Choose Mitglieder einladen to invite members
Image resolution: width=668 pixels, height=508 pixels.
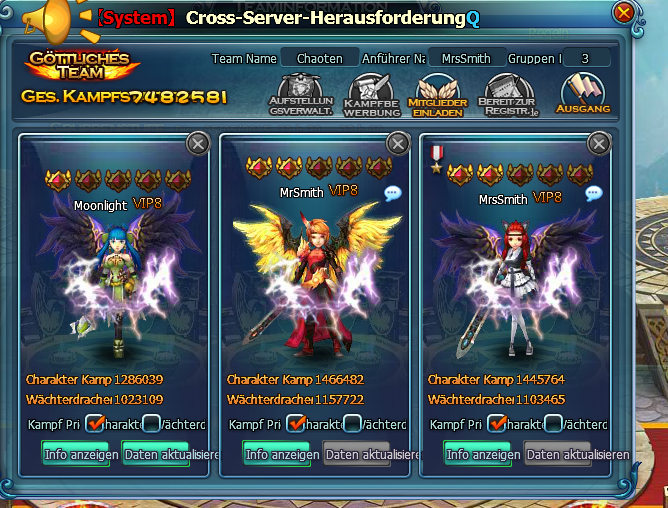[x=437, y=95]
